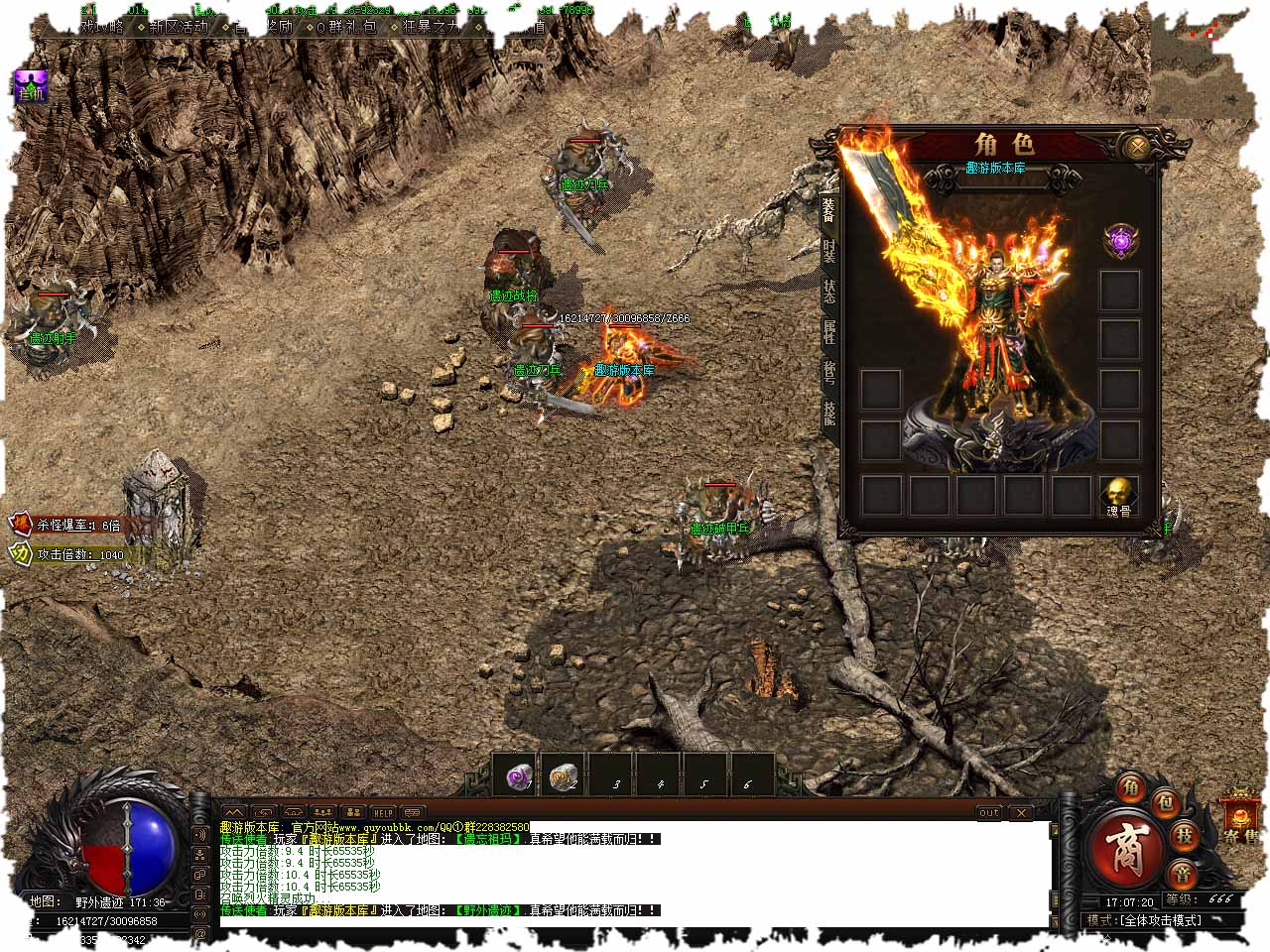Open the 状态 status tab
1270x952 pixels.
coord(828,291)
